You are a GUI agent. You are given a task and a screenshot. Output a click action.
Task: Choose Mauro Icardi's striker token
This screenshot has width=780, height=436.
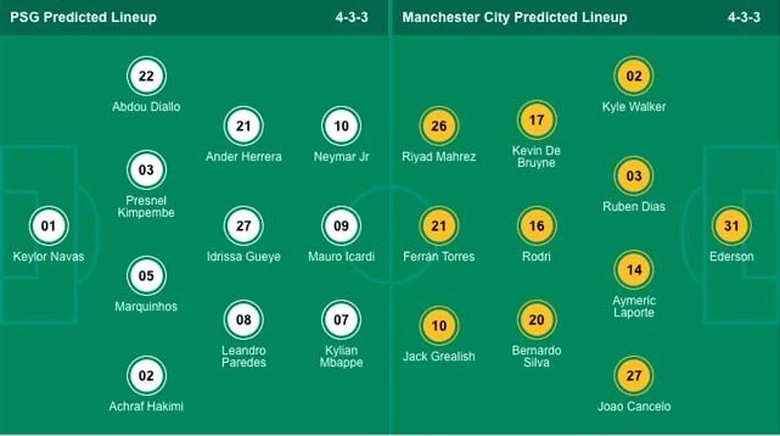(341, 226)
